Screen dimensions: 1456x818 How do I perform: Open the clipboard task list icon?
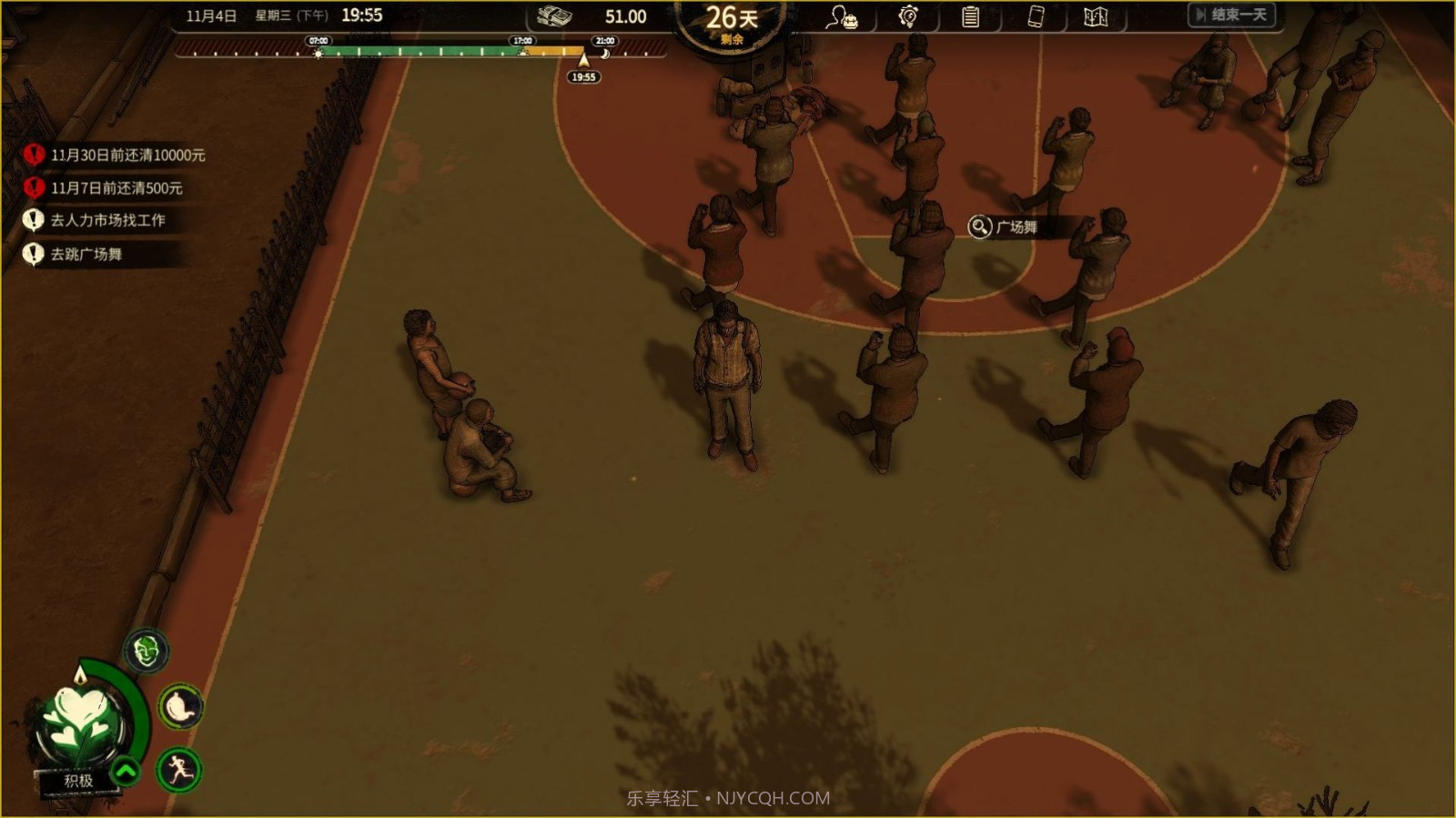(970, 16)
